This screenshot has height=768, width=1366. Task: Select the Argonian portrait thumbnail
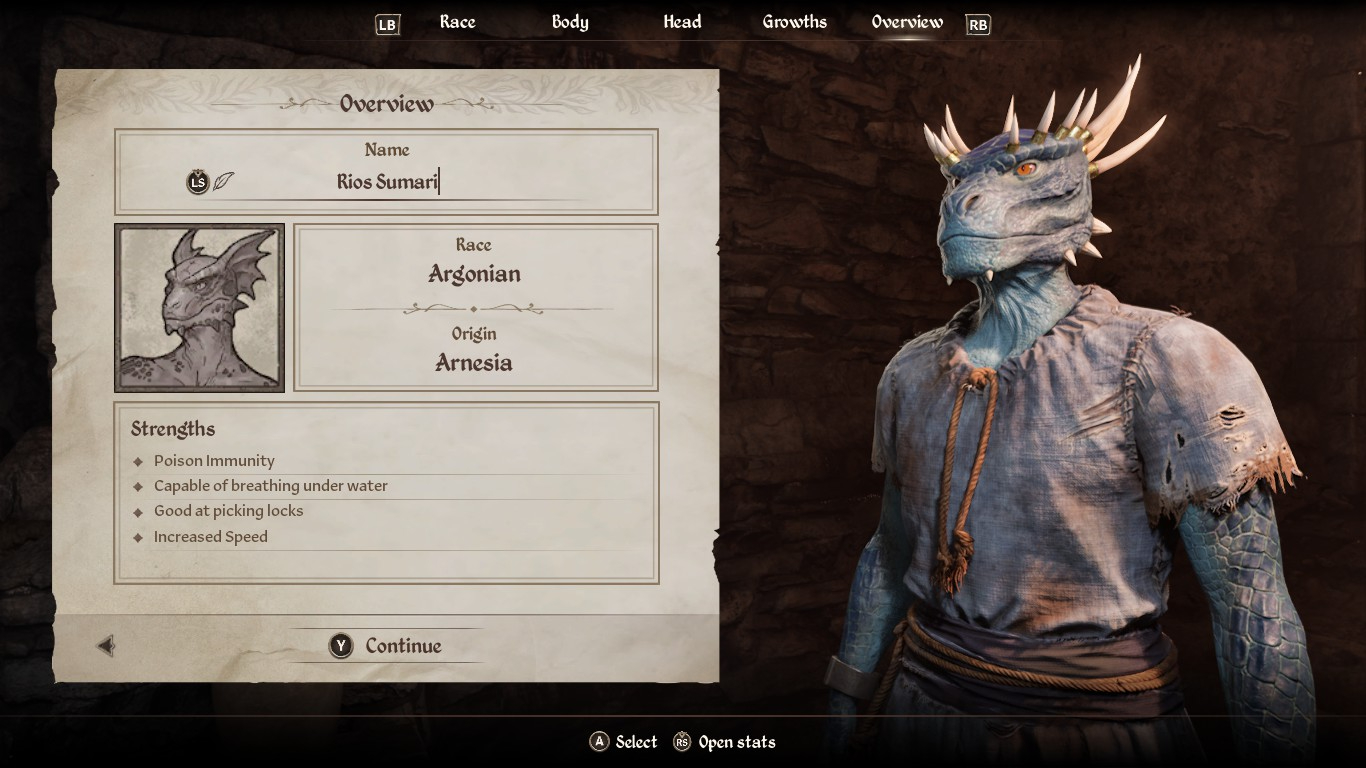[x=200, y=308]
